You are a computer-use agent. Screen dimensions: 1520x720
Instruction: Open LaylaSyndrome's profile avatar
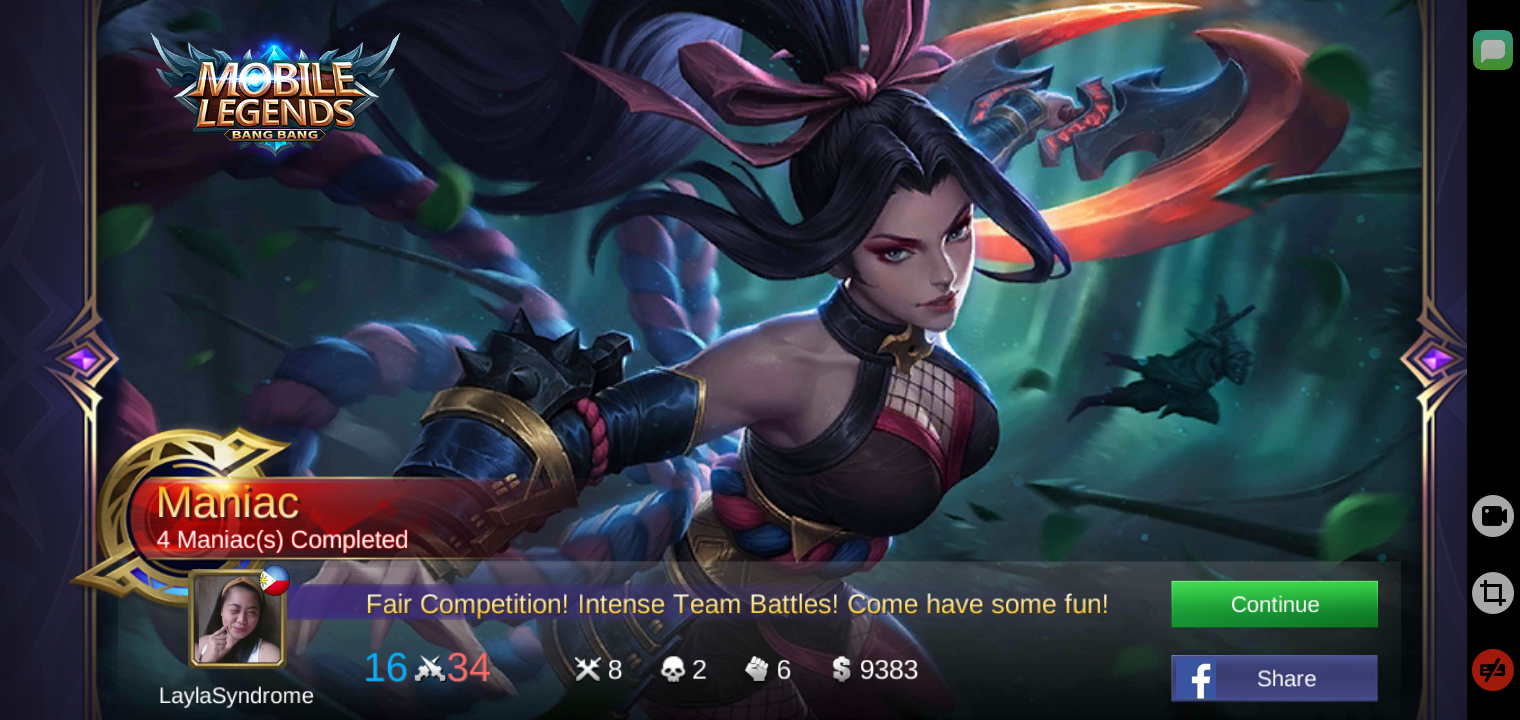click(x=236, y=620)
